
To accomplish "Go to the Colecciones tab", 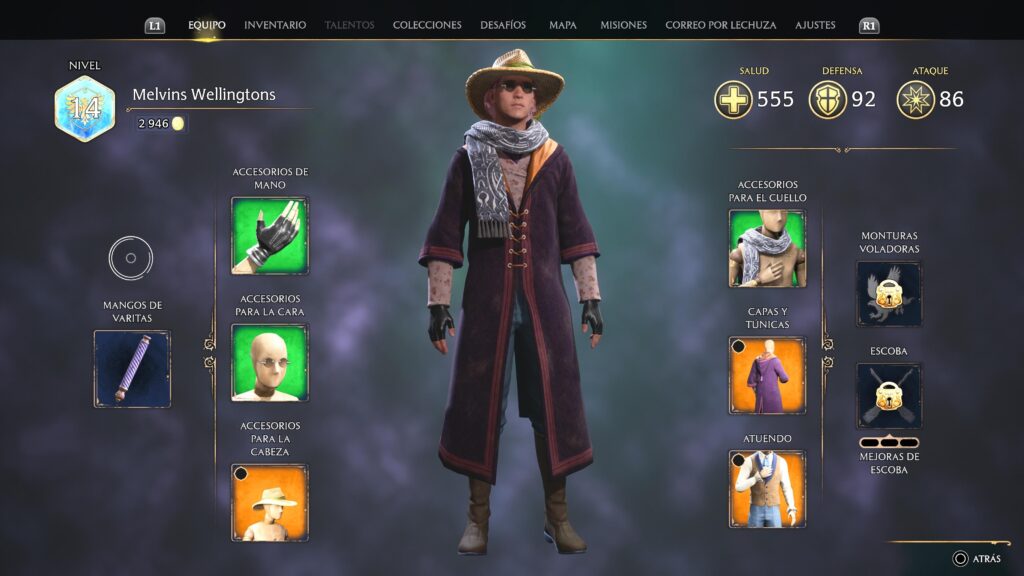I will pyautogui.click(x=427, y=25).
